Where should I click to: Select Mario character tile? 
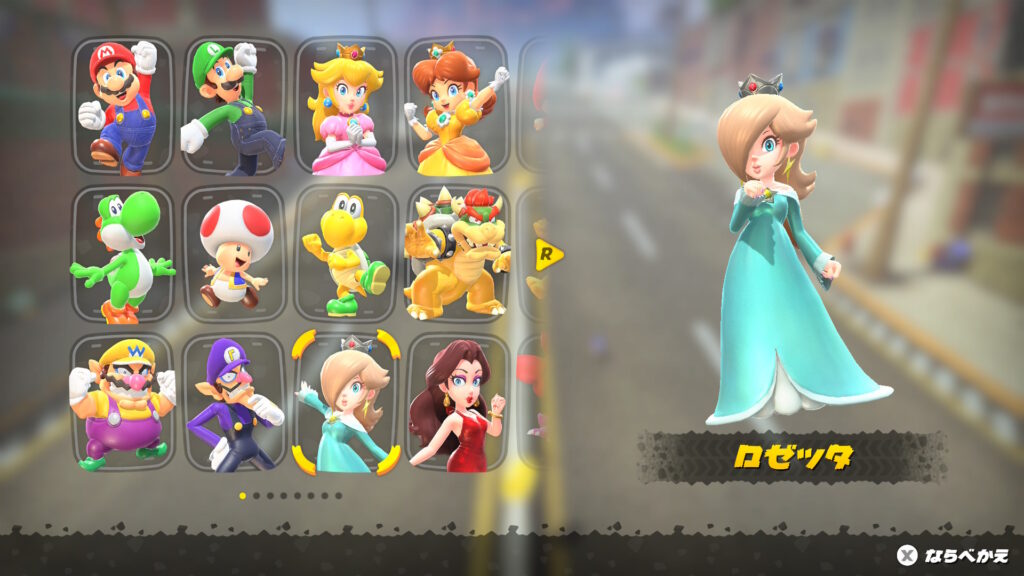(x=122, y=105)
